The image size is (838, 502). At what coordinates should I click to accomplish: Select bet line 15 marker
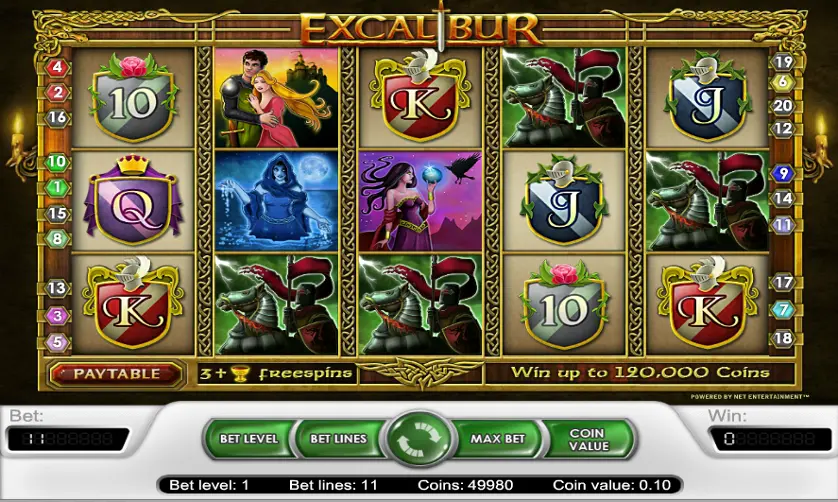pyautogui.click(x=57, y=214)
